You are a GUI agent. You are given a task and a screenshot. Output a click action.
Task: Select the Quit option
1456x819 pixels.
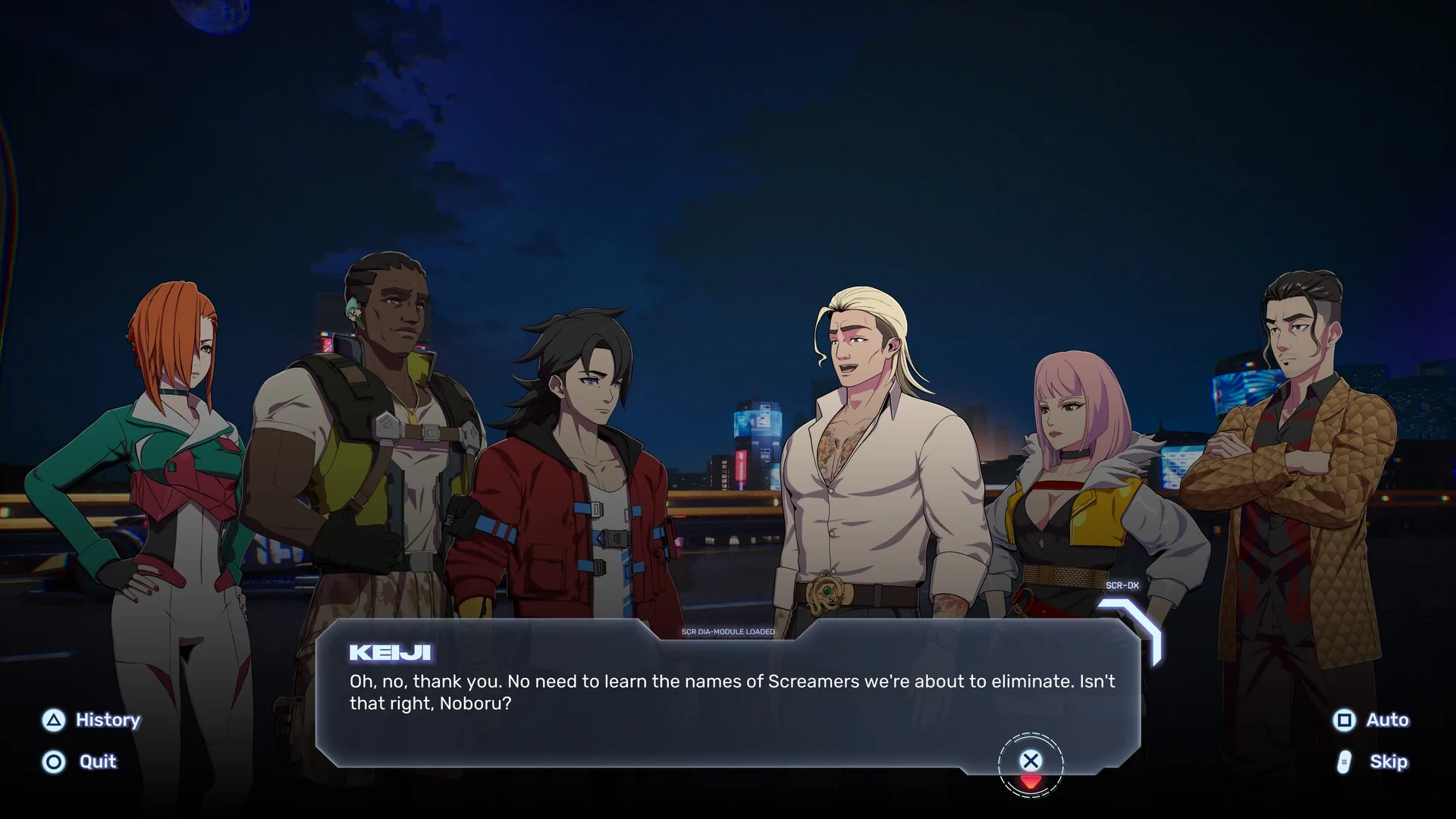[80, 761]
